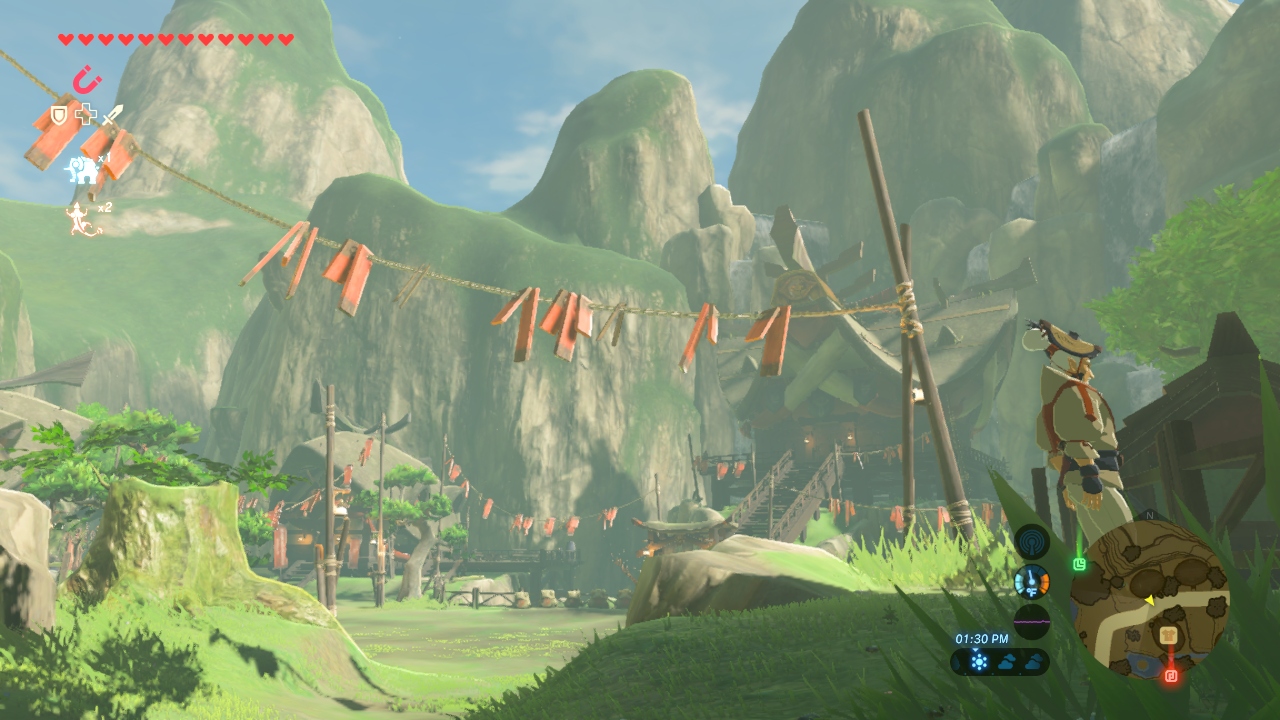The image size is (1280, 720).
Task: Select the red Magnesis rune icon
Action: 87,79
